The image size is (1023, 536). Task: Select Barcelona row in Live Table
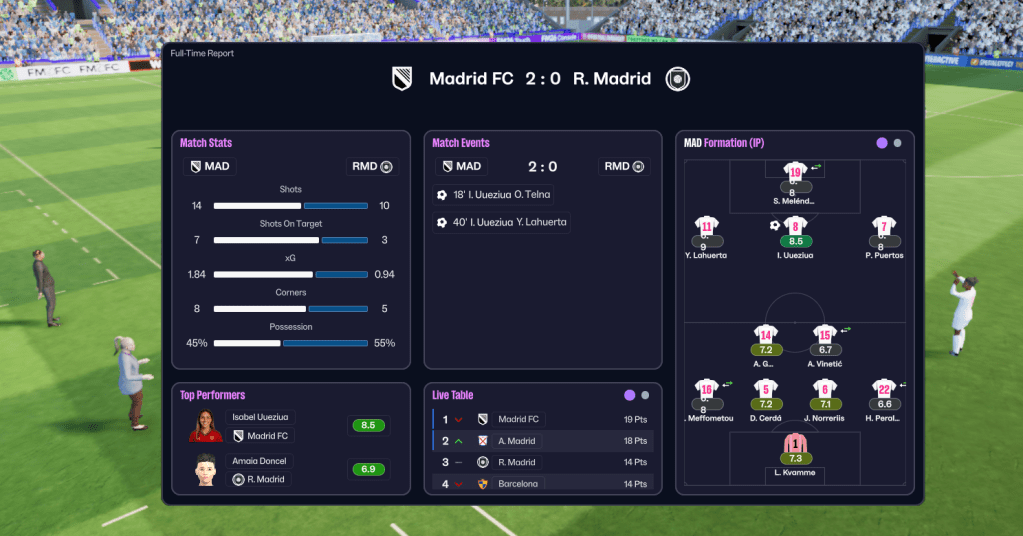click(543, 484)
